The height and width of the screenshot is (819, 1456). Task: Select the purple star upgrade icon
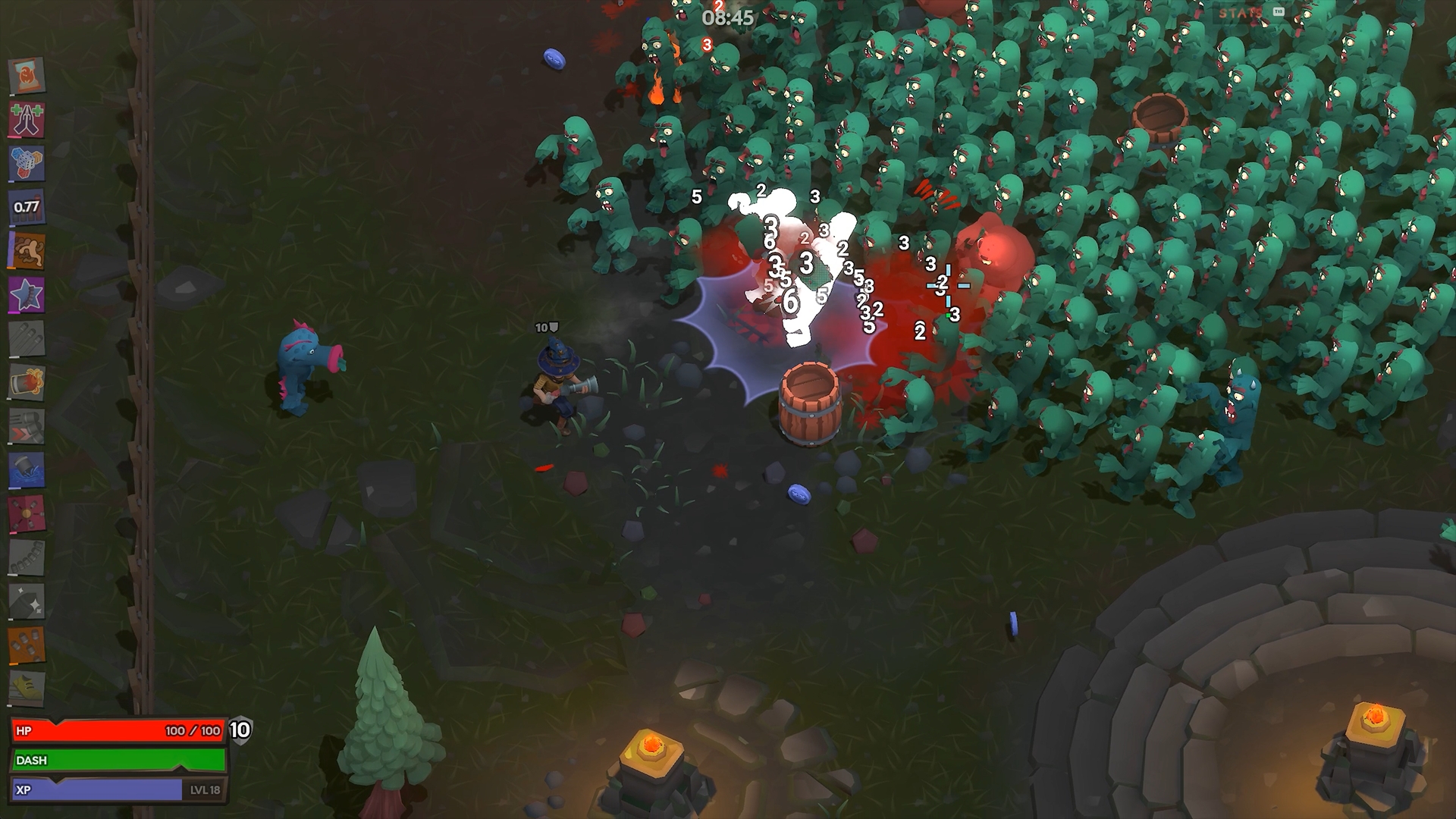tap(27, 294)
